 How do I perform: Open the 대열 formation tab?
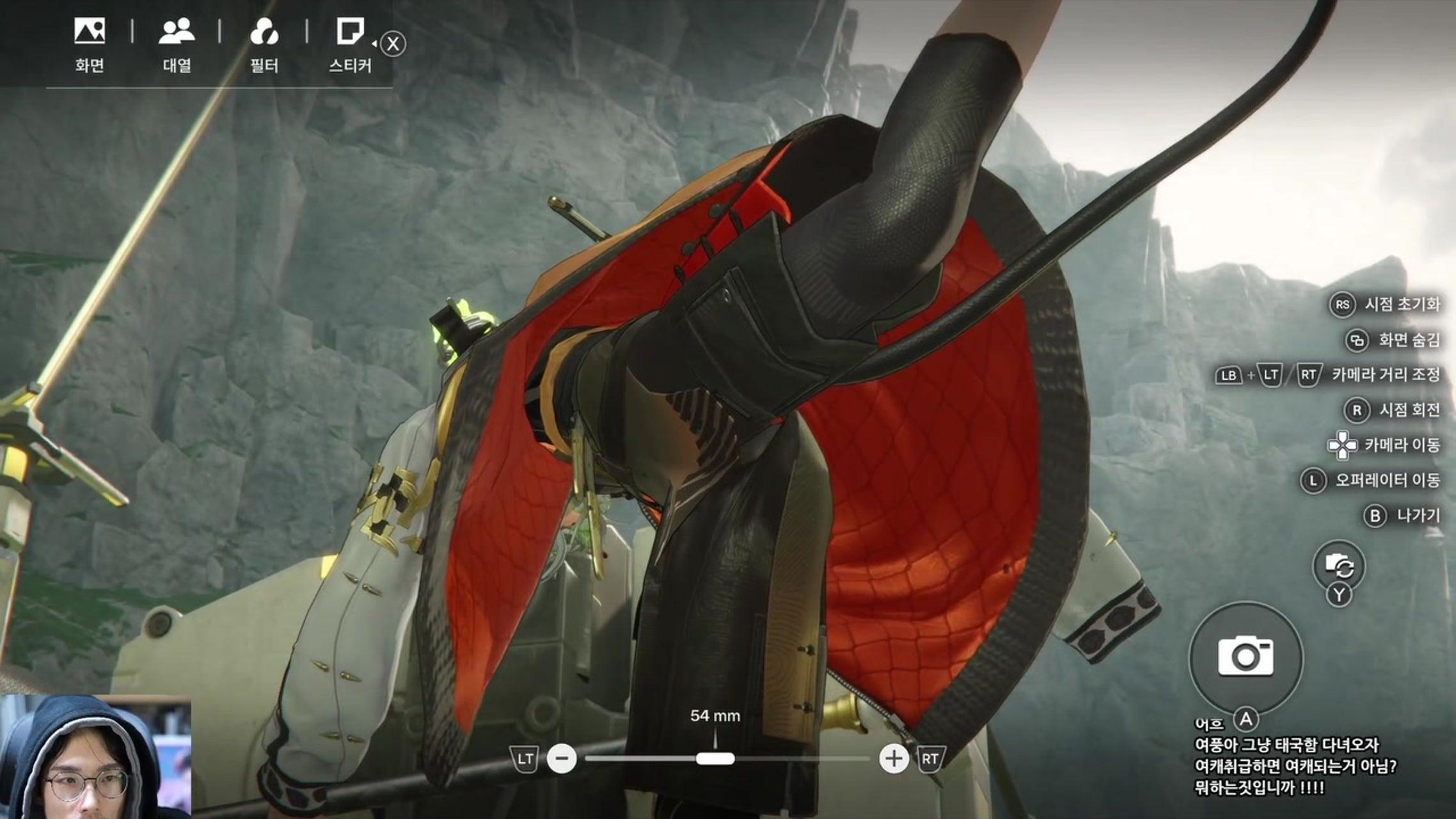(x=177, y=44)
